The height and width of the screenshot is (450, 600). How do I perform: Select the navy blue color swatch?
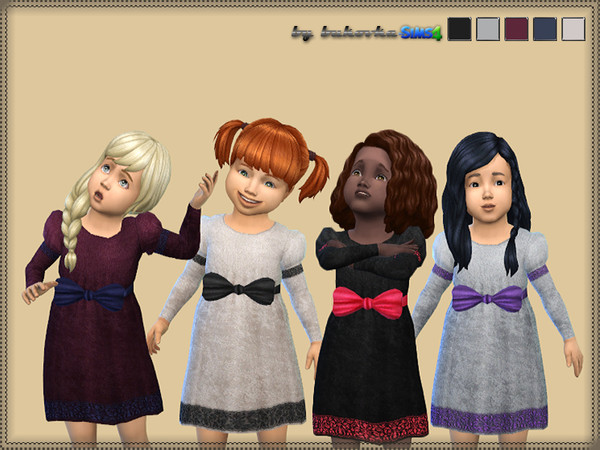[x=545, y=28]
